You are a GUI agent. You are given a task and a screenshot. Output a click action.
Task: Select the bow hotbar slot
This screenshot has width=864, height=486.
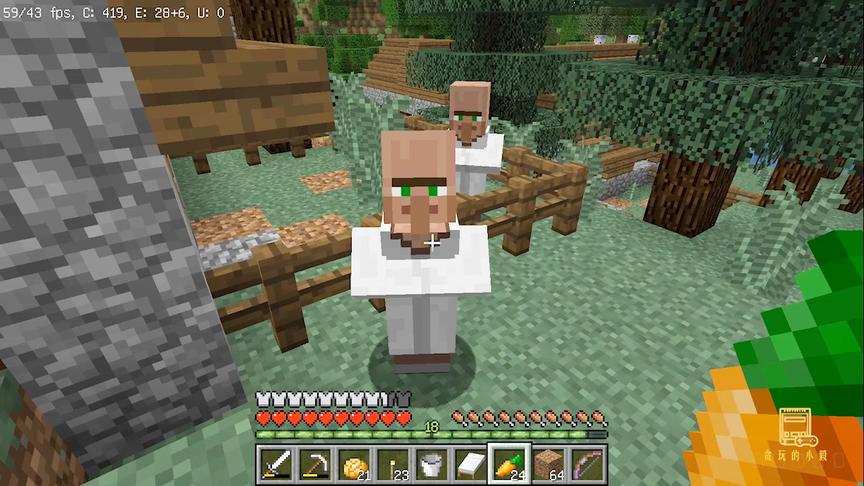pyautogui.click(x=586, y=464)
